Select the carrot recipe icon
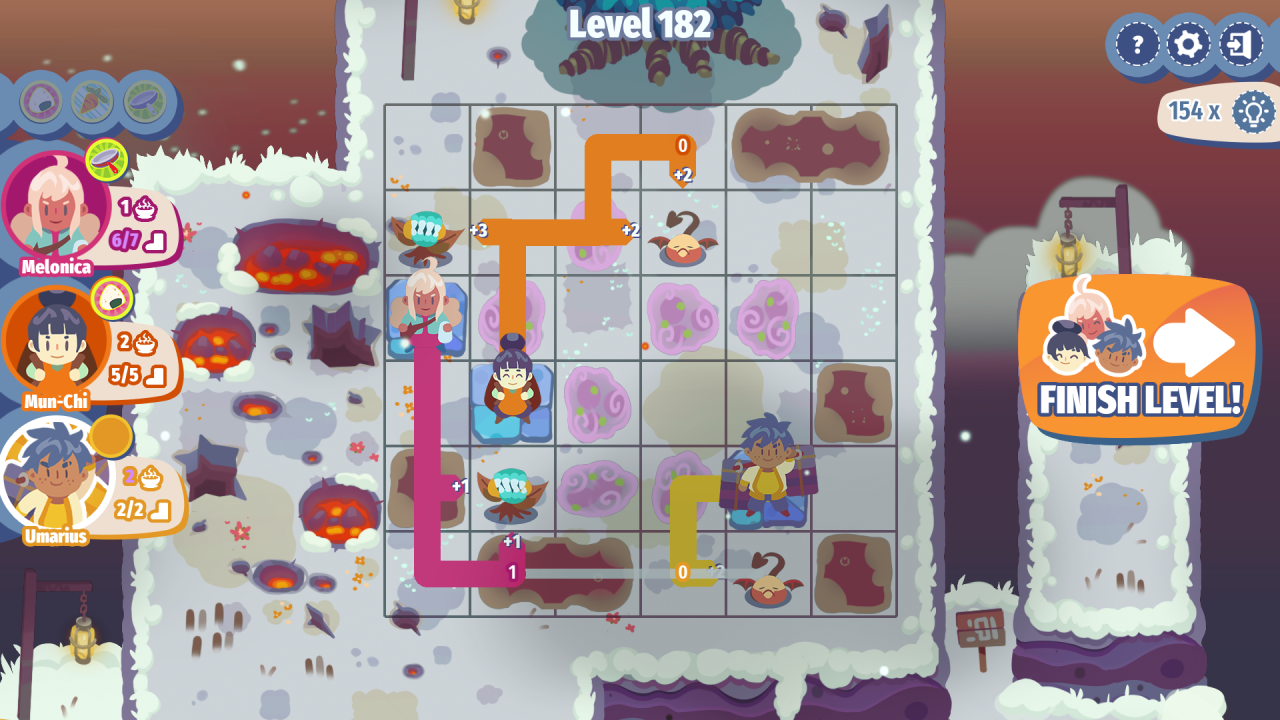The height and width of the screenshot is (720, 1280). click(92, 101)
